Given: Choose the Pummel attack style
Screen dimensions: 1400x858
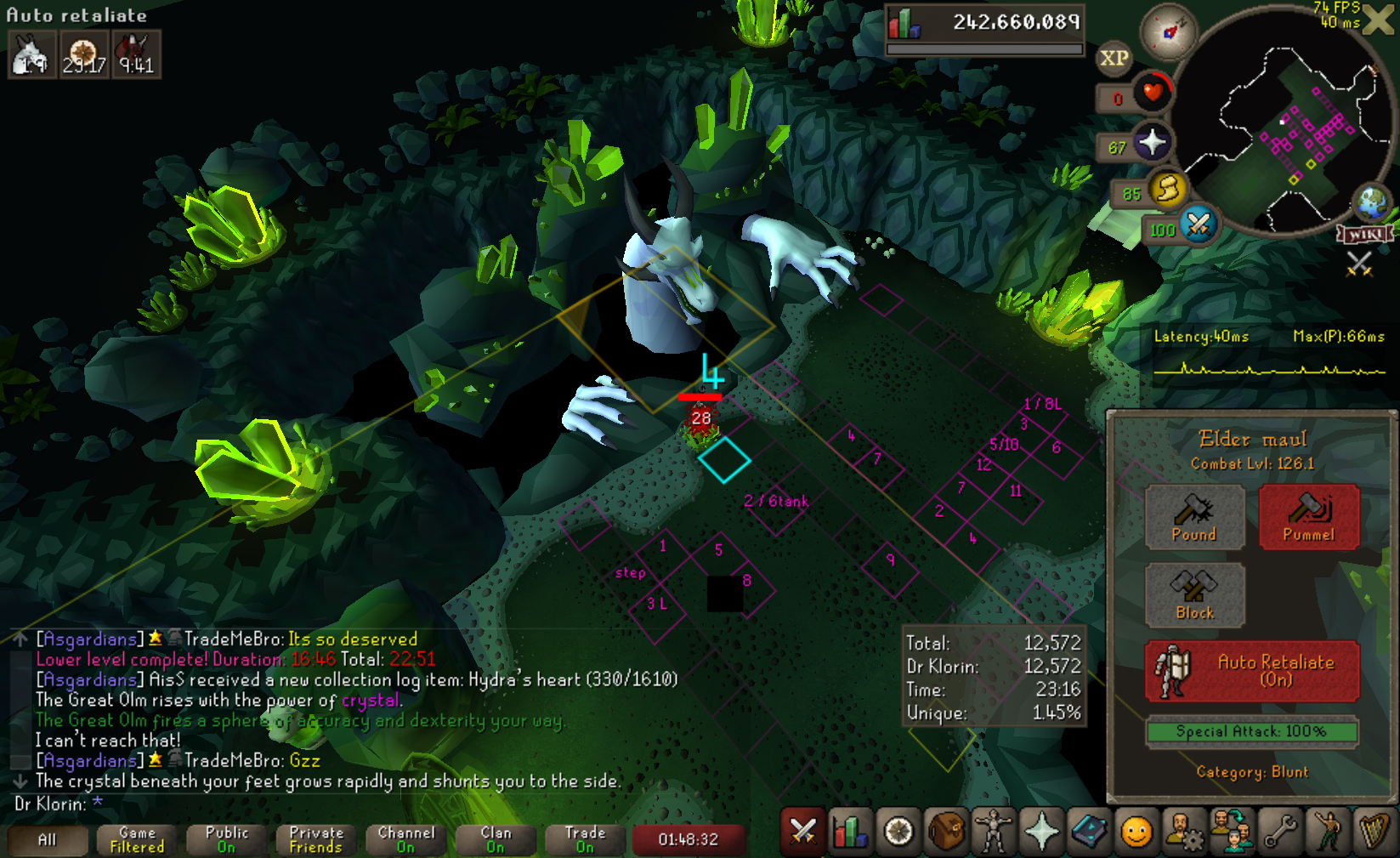Looking at the screenshot, I should click(x=1308, y=517).
